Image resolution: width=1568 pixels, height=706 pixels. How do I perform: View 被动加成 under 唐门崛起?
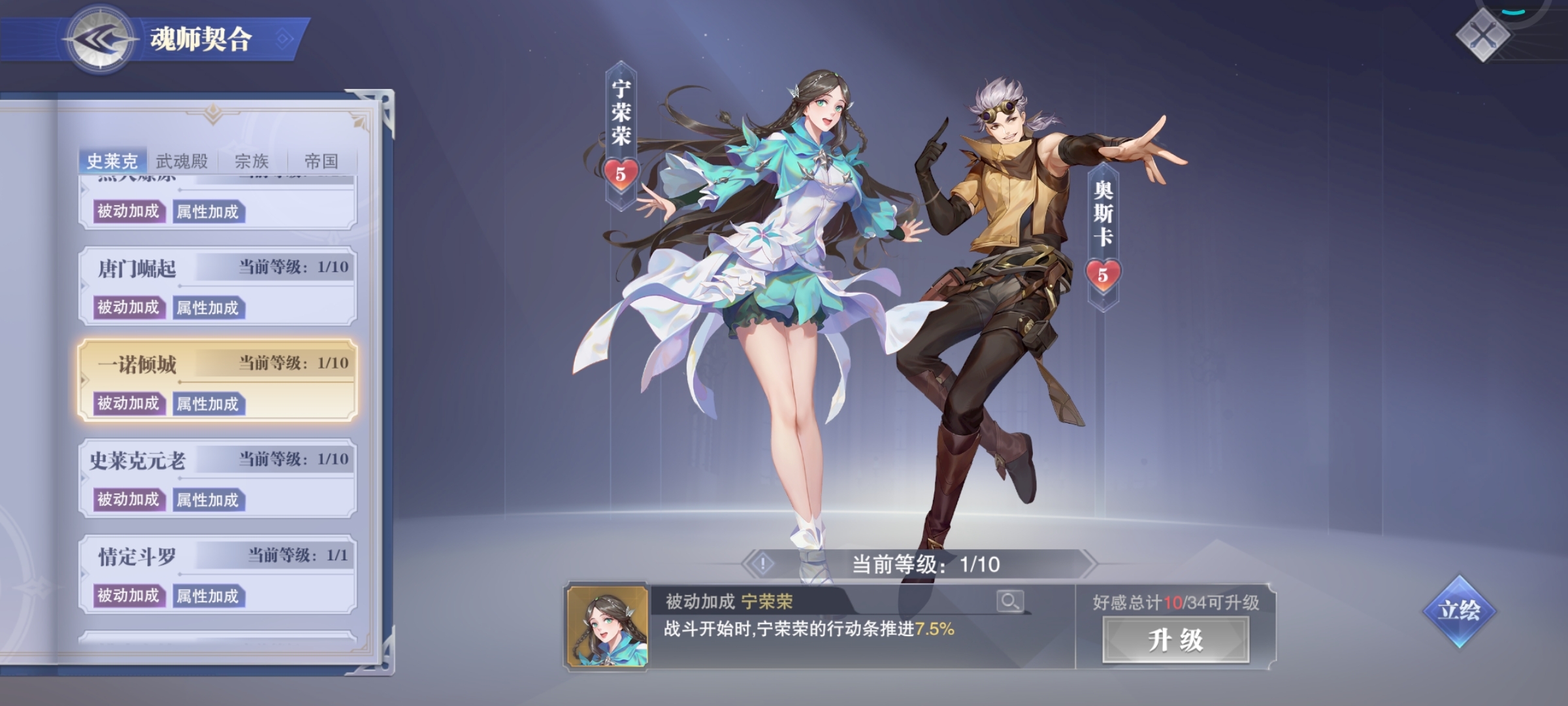pyautogui.click(x=129, y=307)
